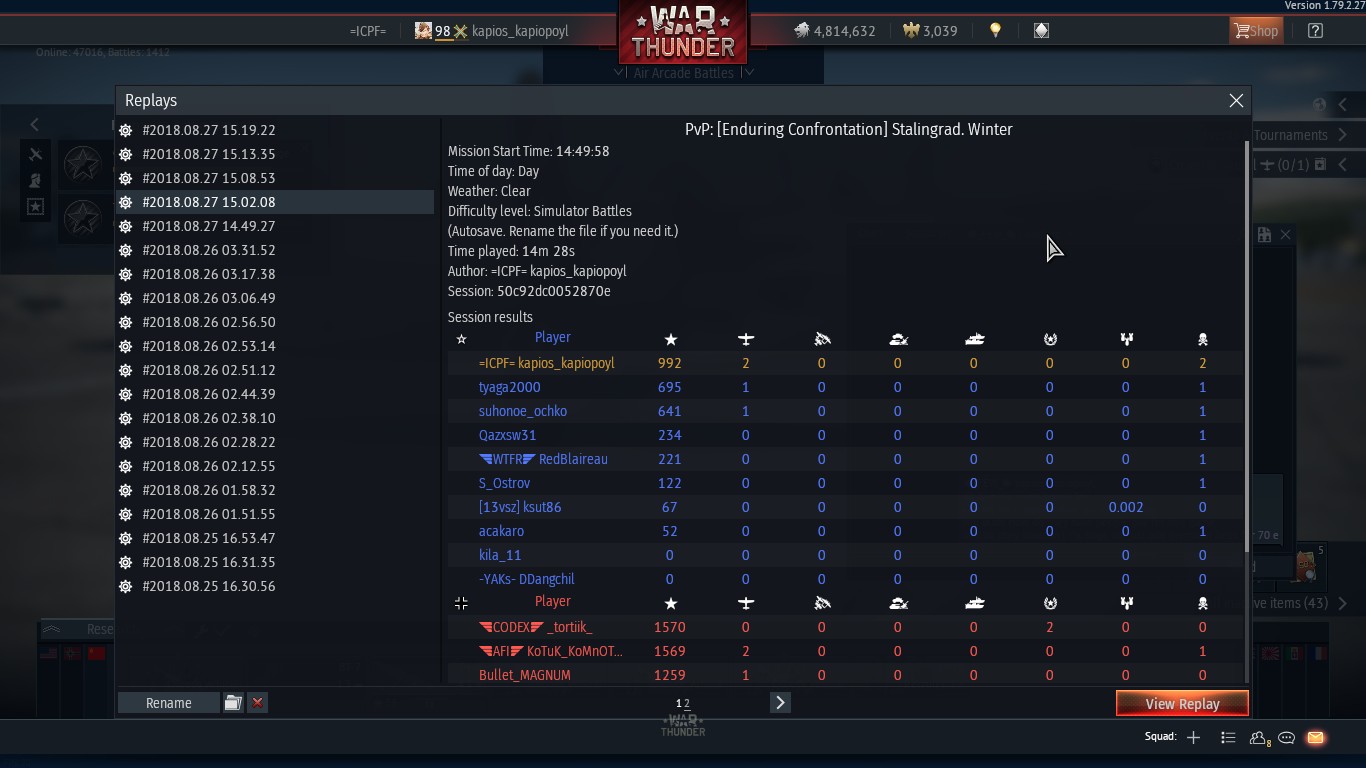Screen dimensions: 1366x768
Task: Open kapios_kapiopoyl player profile
Action: click(519, 31)
